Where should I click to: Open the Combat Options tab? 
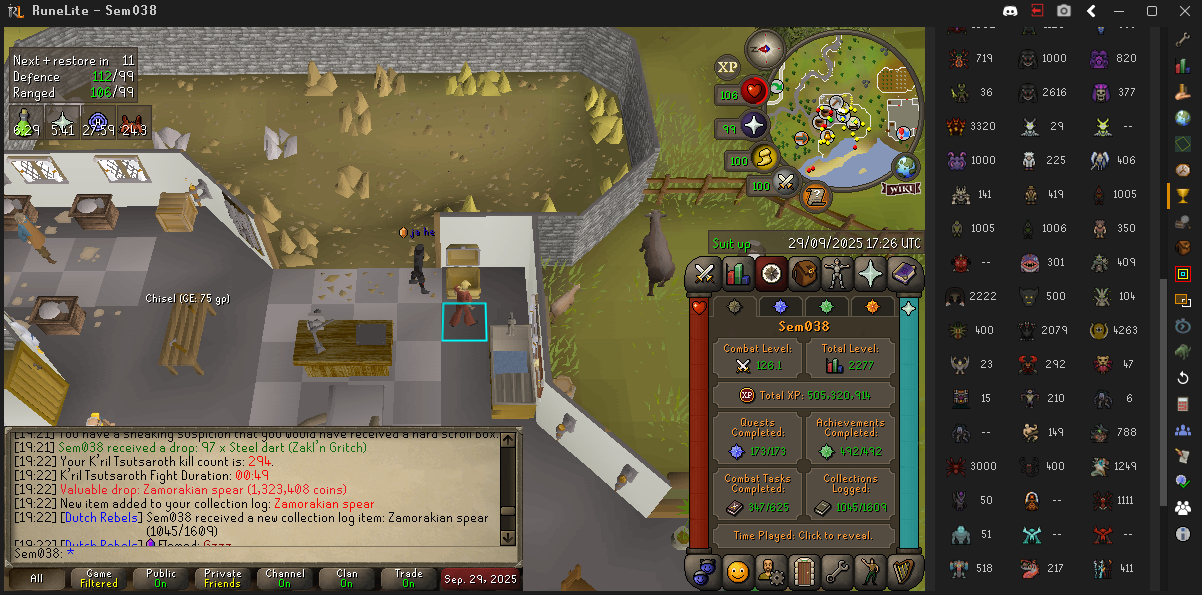(x=705, y=272)
